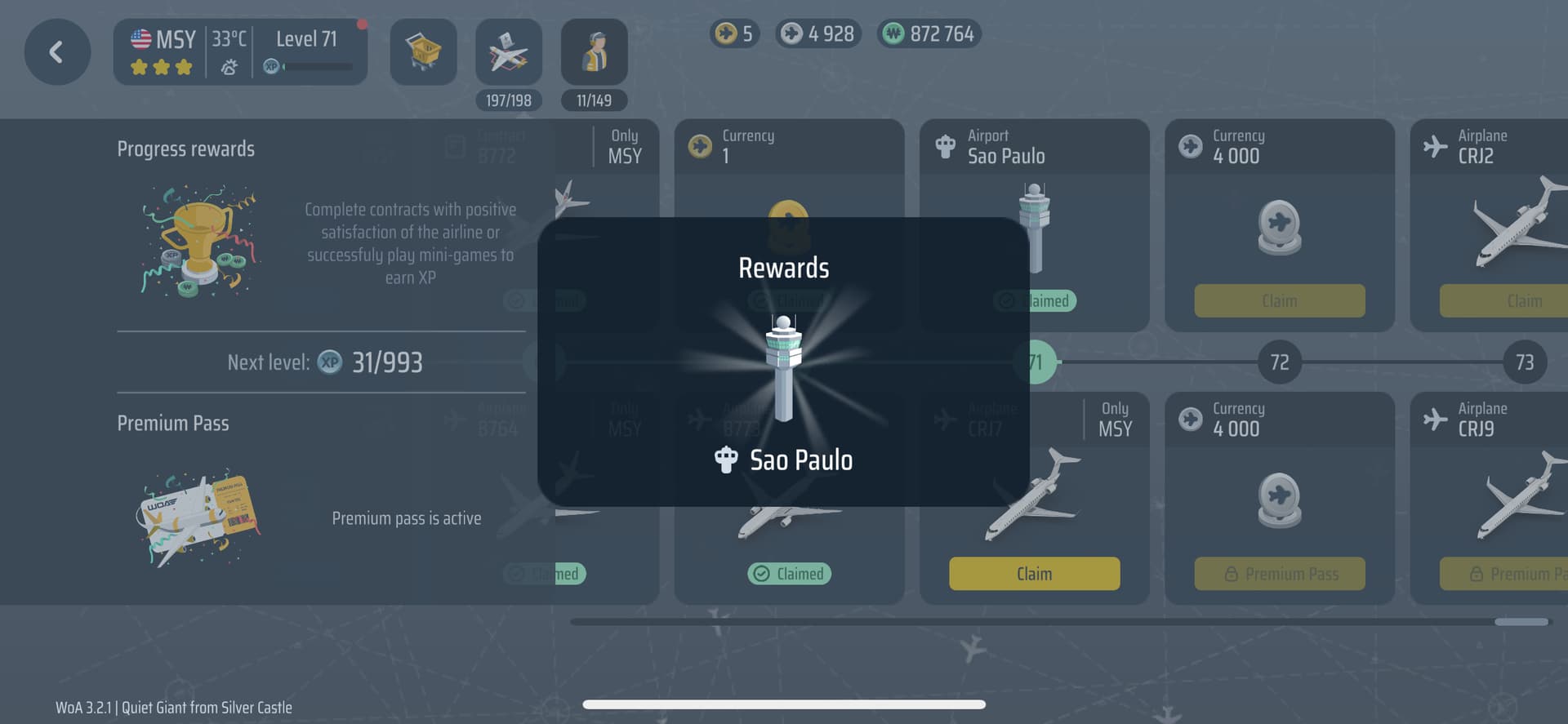1568x724 pixels.
Task: Click the silver plane currency counter
Action: click(818, 34)
